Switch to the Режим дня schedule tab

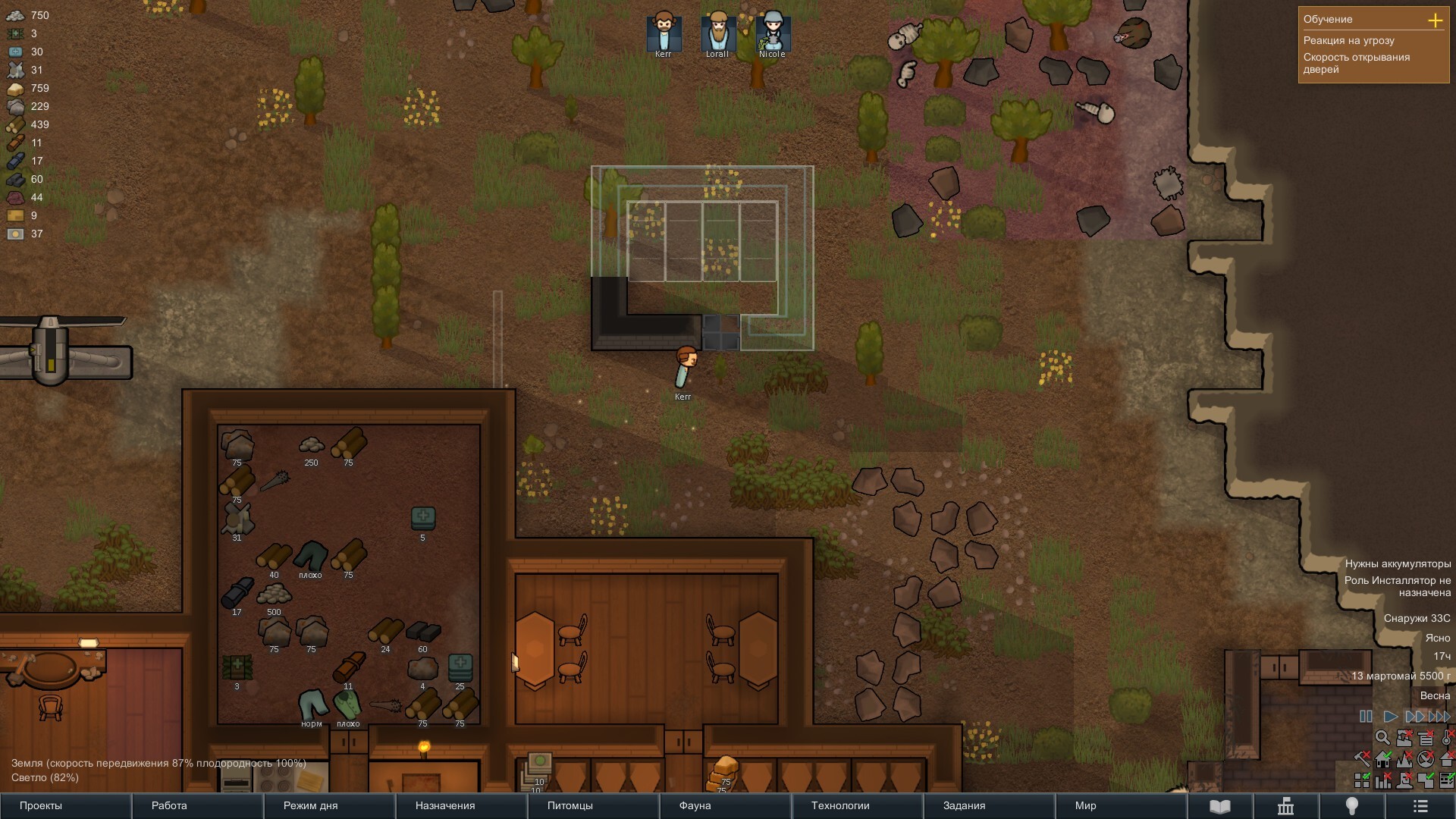(329, 805)
